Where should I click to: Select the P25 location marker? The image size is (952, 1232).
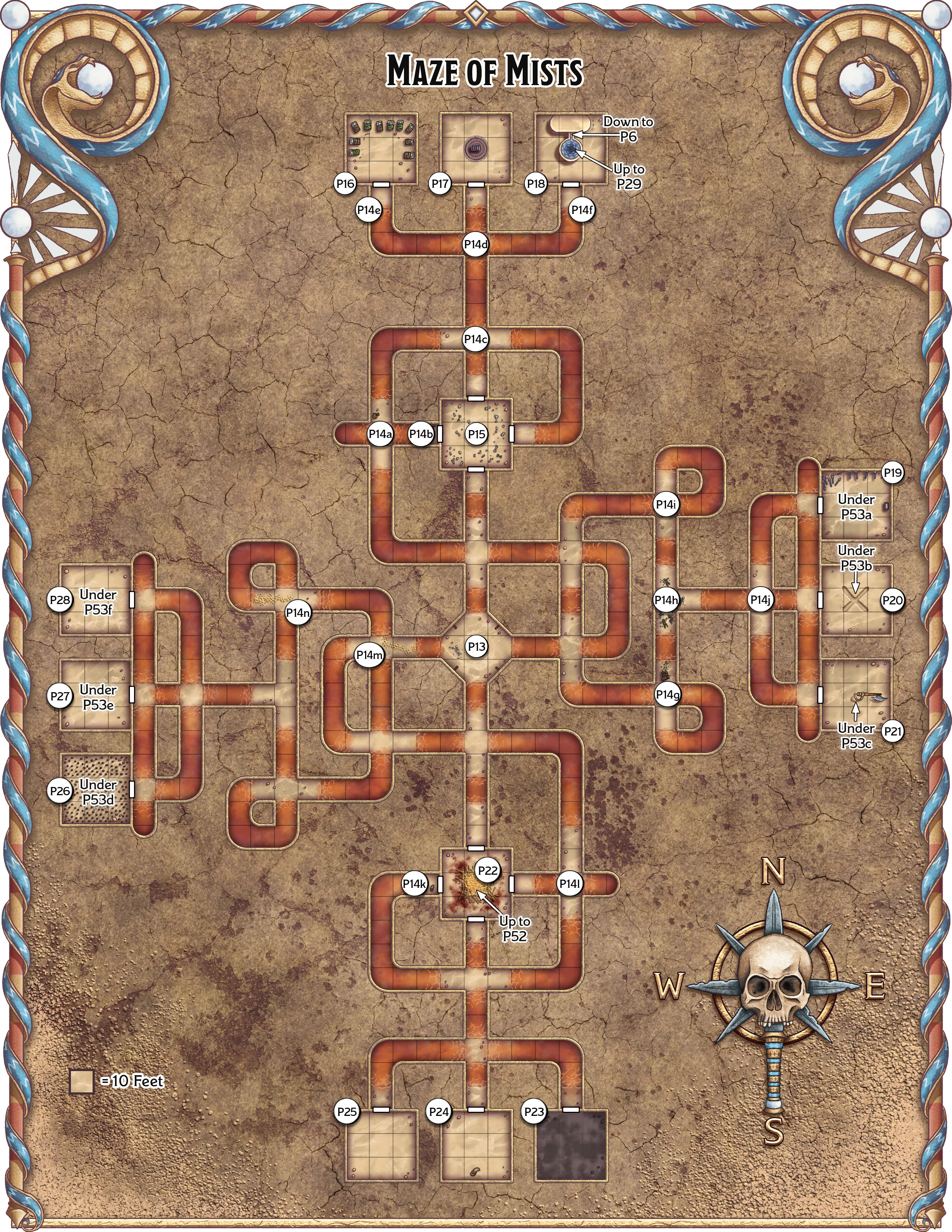[x=346, y=1112]
